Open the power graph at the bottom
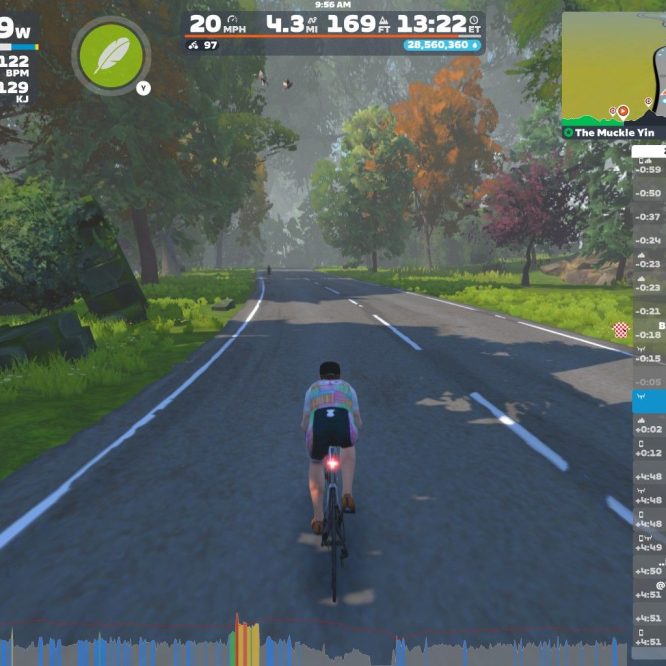This screenshot has width=666, height=666. 320,644
